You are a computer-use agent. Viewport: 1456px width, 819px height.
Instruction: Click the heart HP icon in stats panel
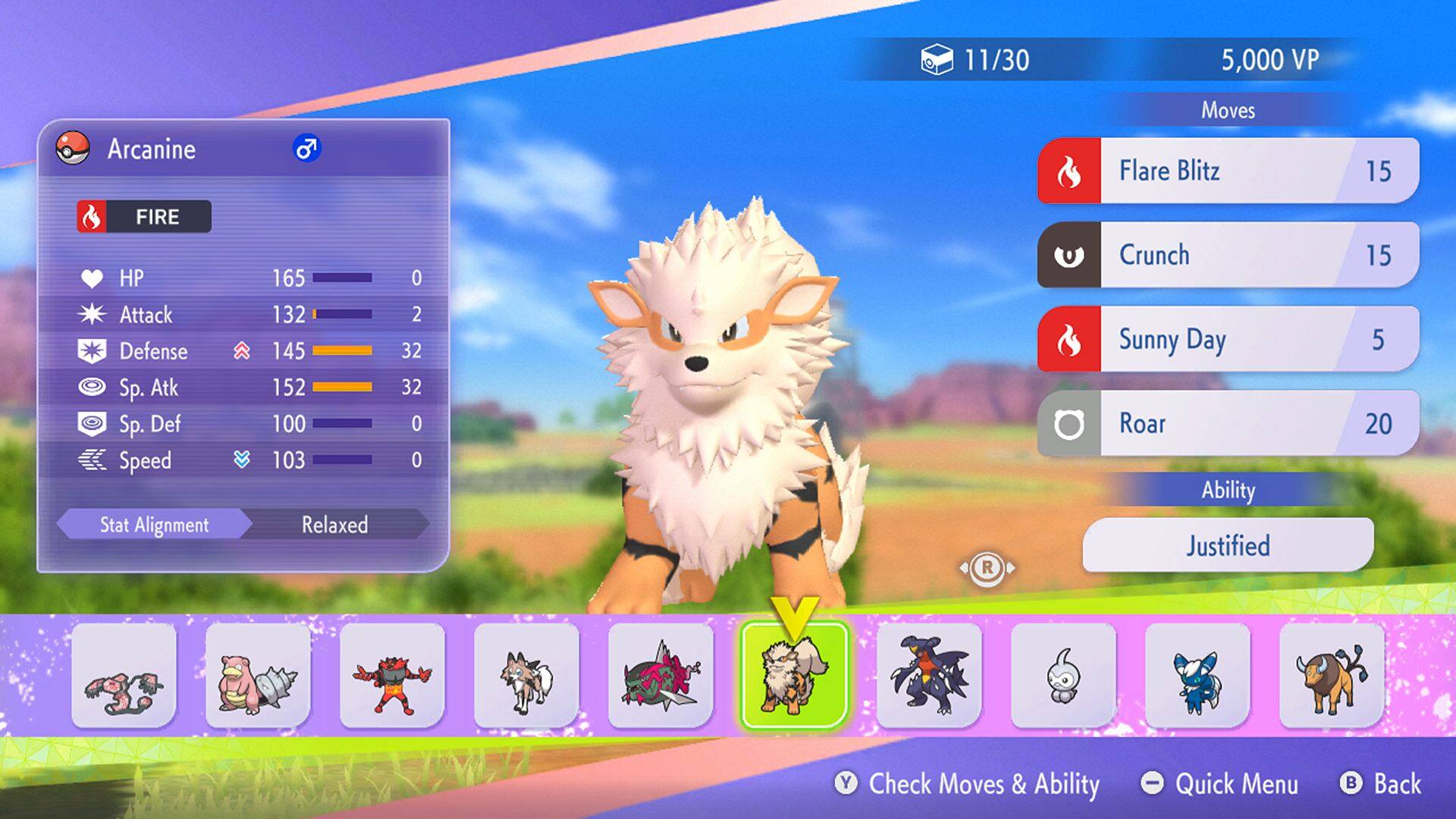[x=93, y=278]
